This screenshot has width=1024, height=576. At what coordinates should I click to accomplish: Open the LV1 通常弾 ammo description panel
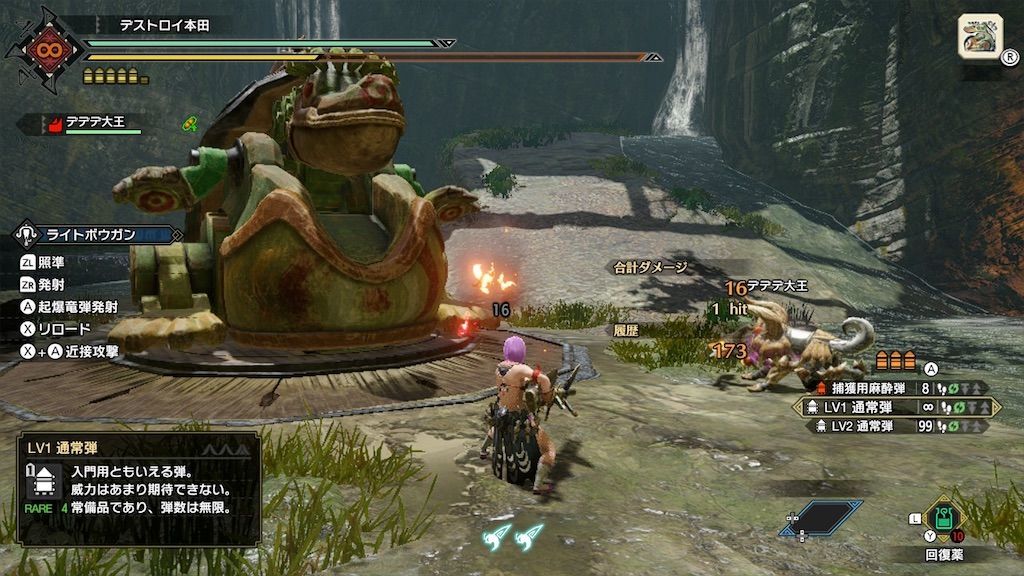coord(137,489)
